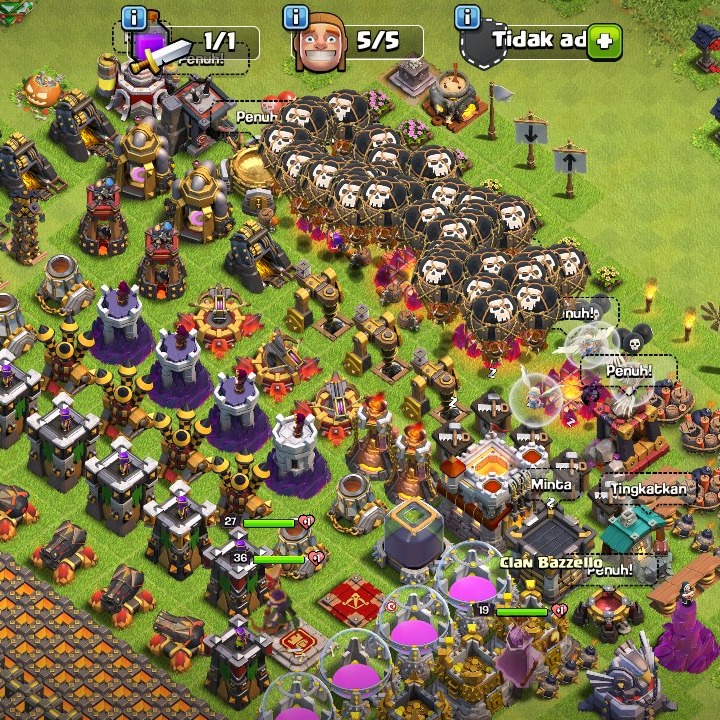This screenshot has height=720, width=720.
Task: Show the shield info button
Action: click(467, 17)
